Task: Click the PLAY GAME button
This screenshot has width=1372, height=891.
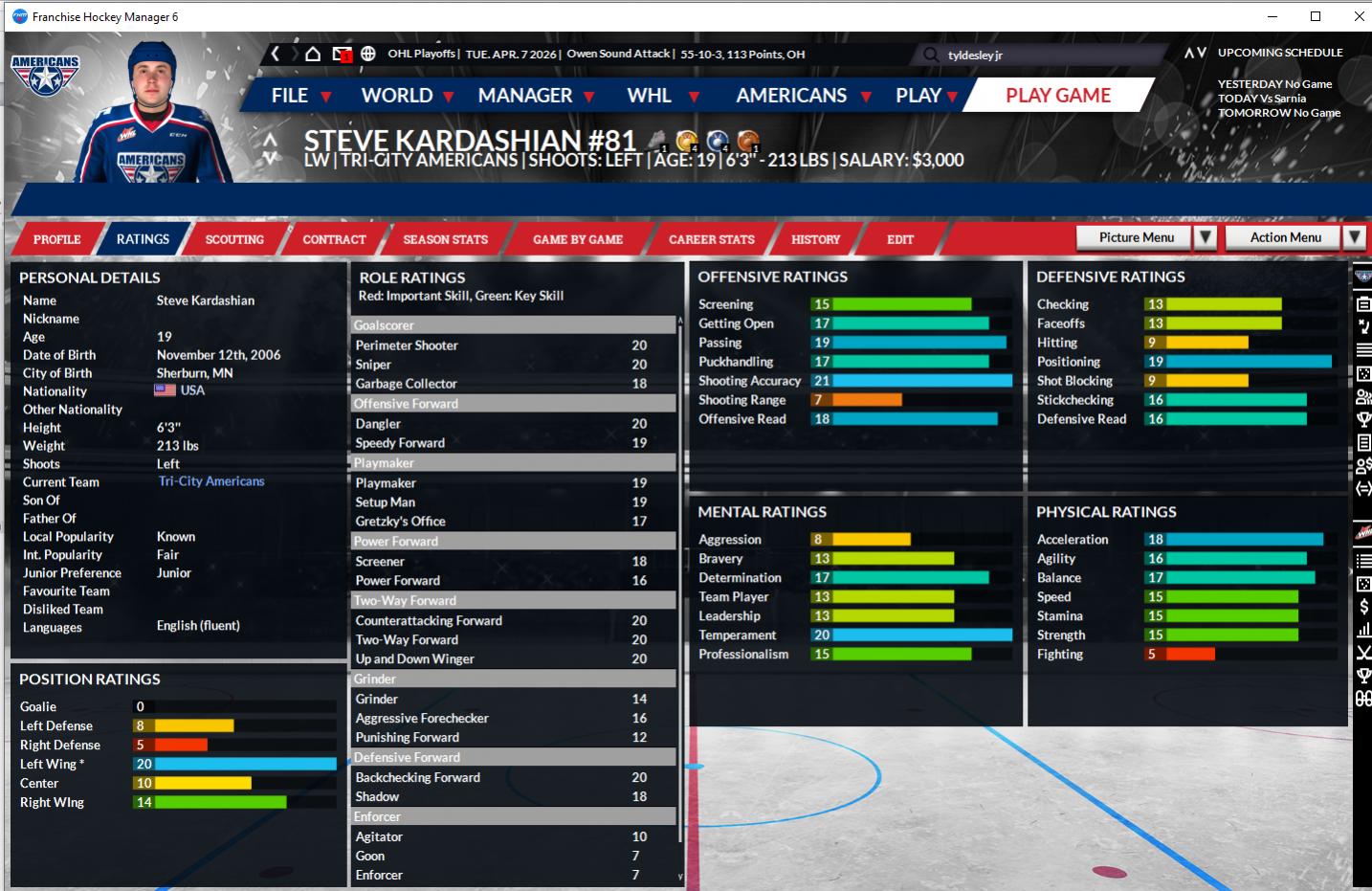Action: click(x=1057, y=96)
